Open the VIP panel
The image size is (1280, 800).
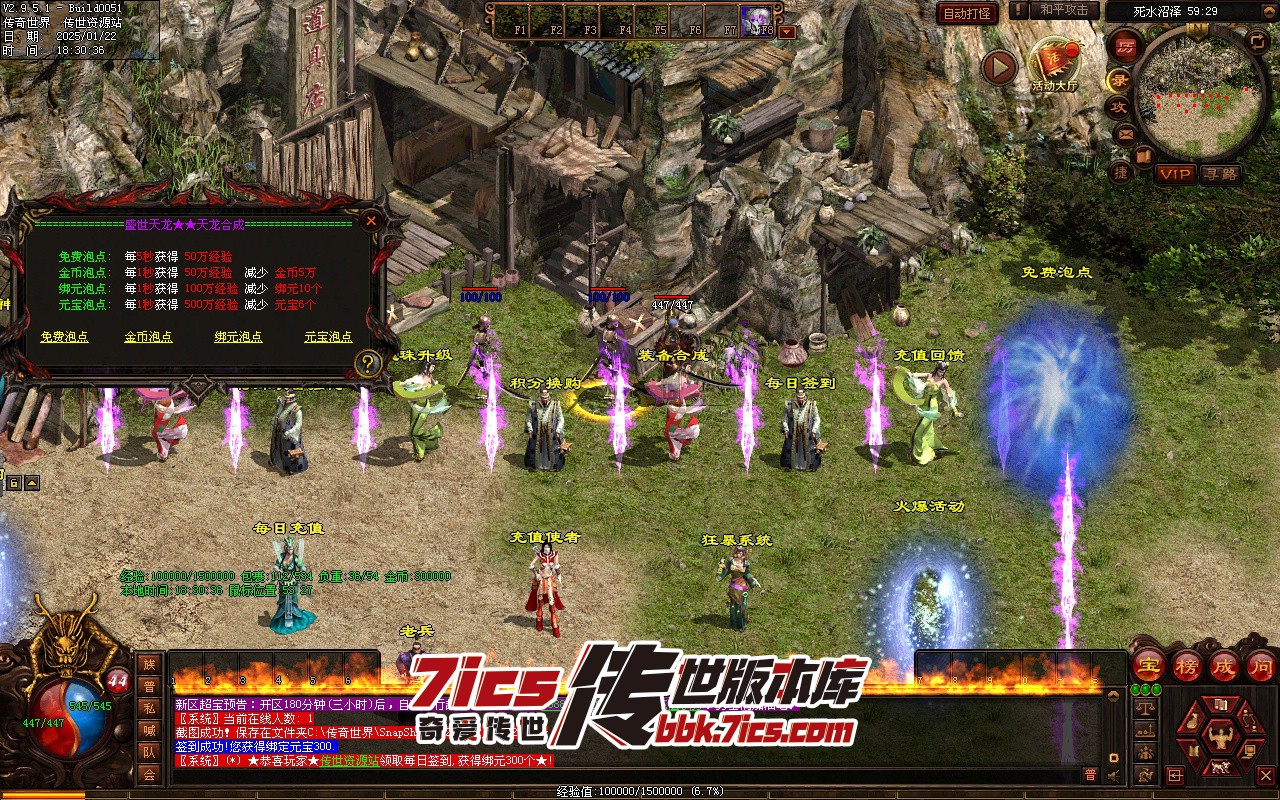pos(1175,174)
